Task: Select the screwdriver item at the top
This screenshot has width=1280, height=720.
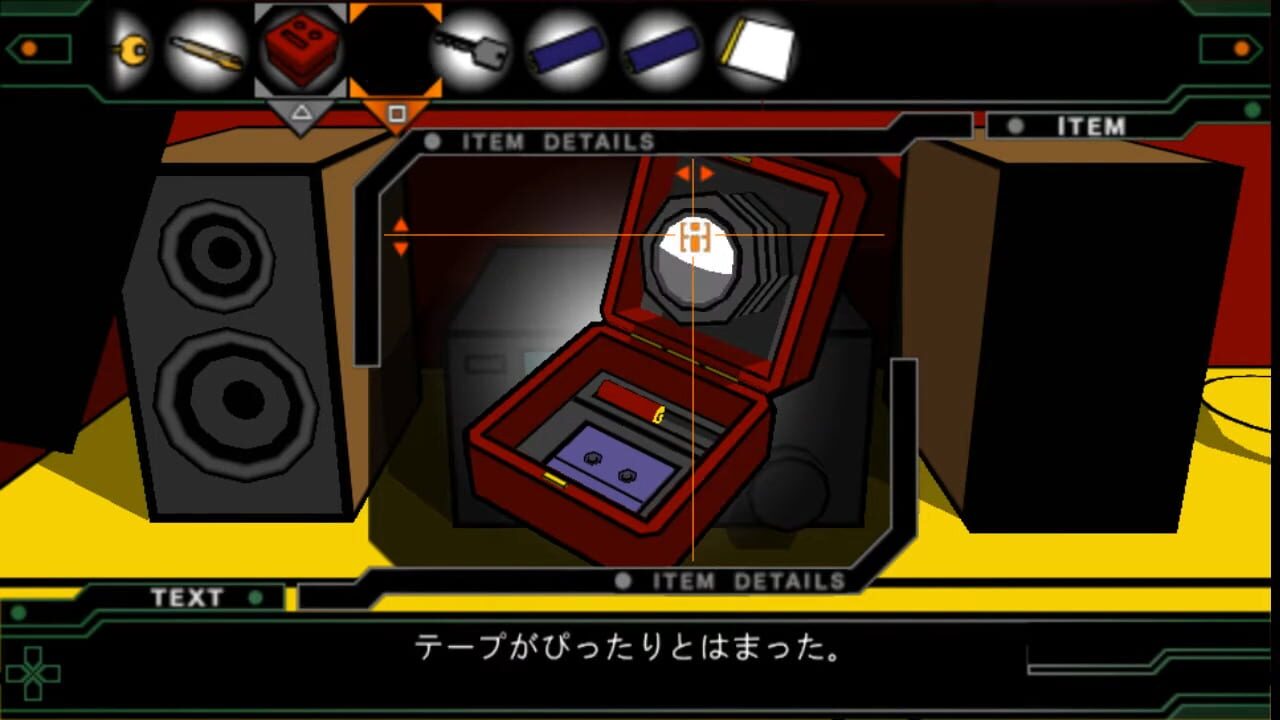Action: (x=207, y=50)
